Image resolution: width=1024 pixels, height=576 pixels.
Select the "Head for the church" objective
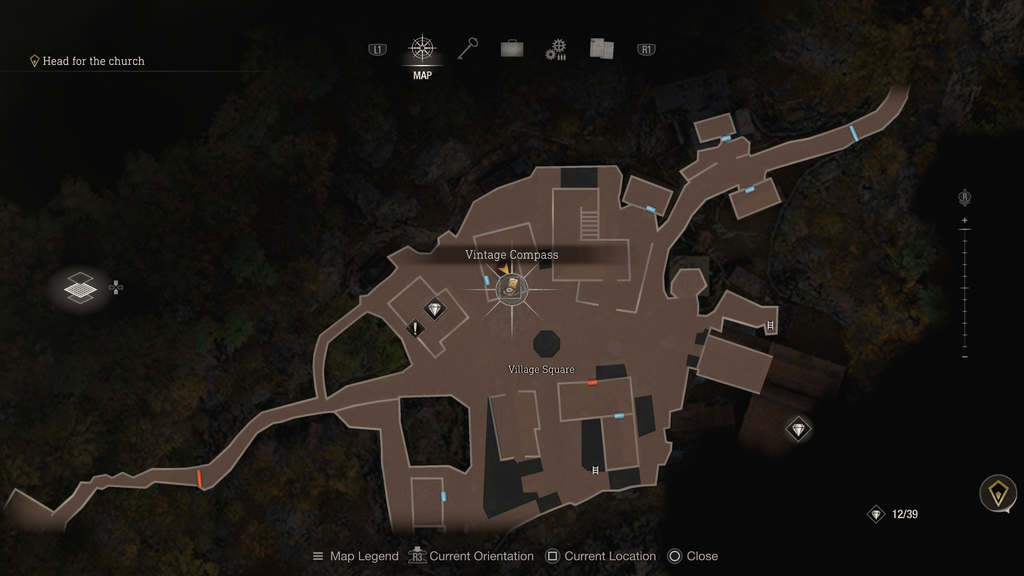(93, 61)
